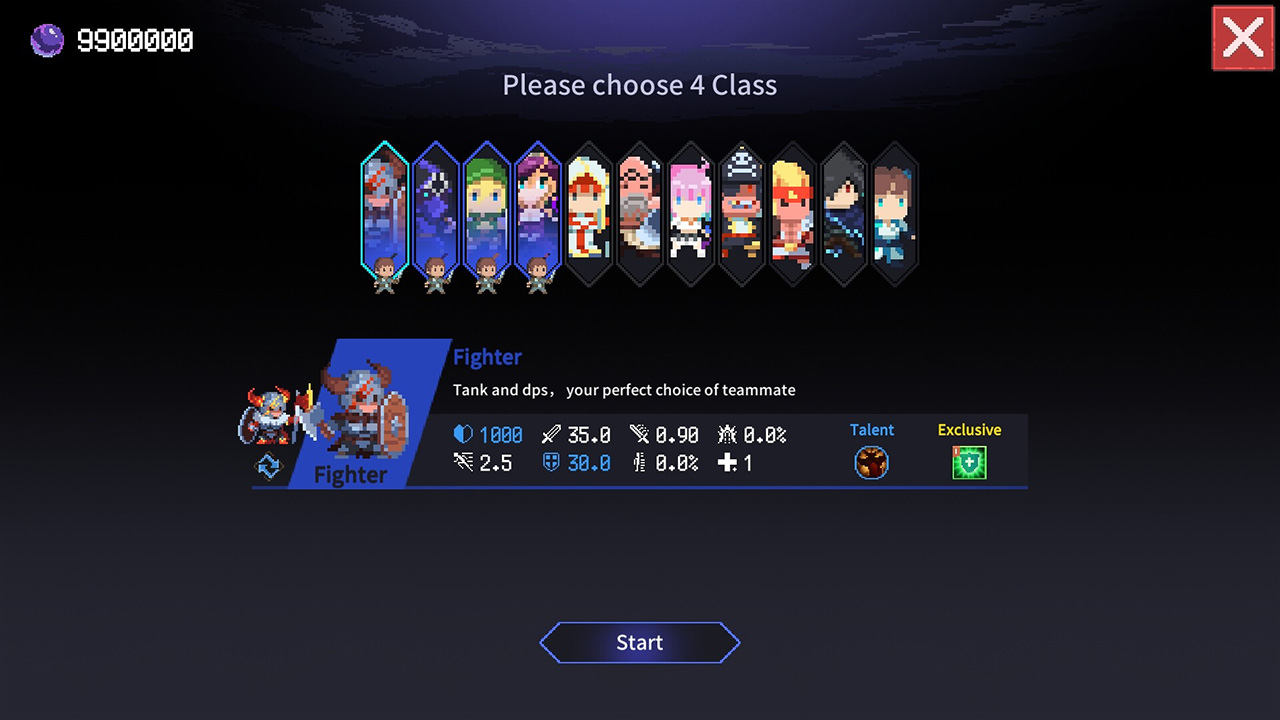1280x720 pixels.
Task: Click the Fighter's Talent skill icon
Action: (871, 463)
